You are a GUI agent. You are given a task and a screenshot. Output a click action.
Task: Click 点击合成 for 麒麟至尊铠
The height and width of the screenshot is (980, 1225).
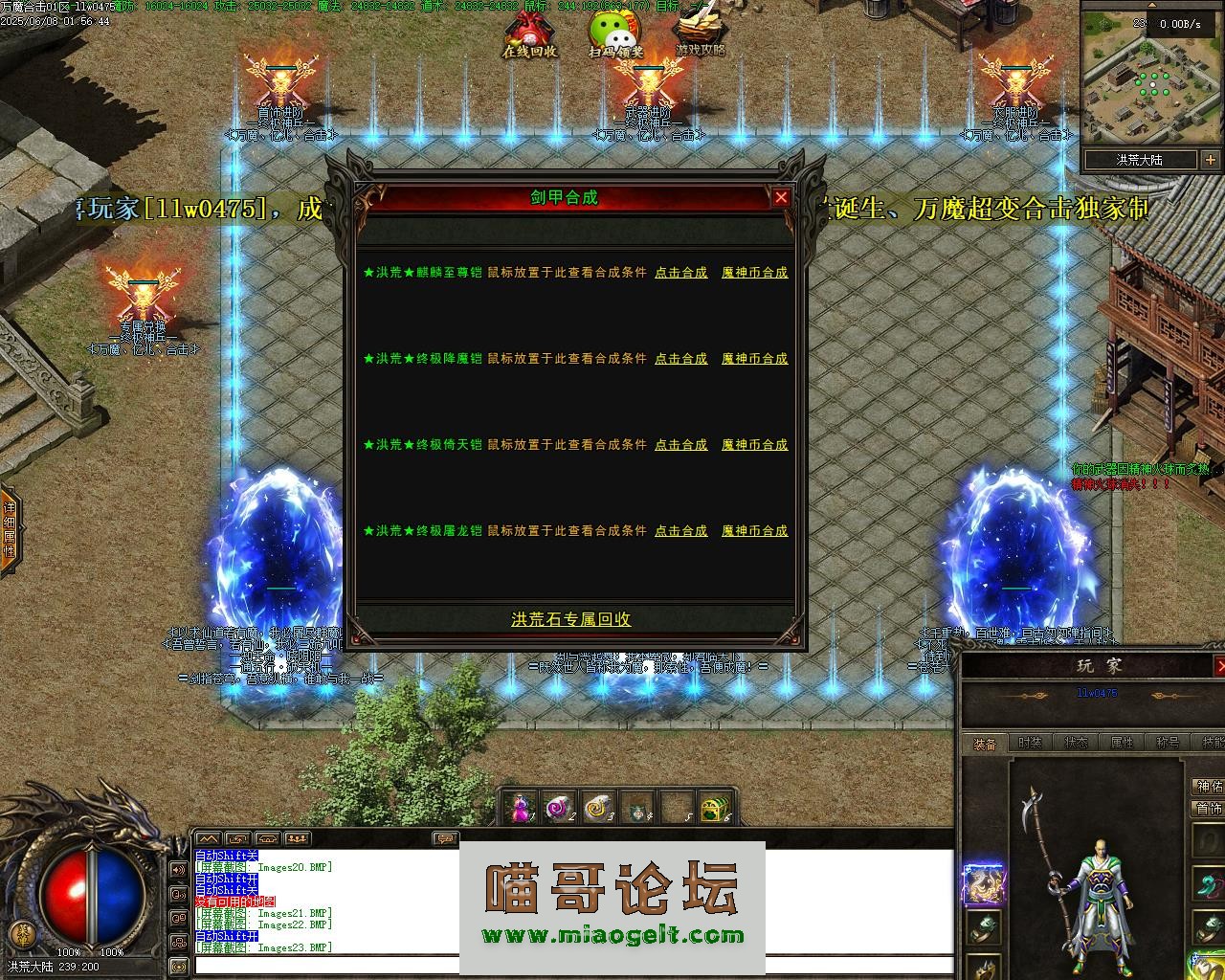coord(680,273)
